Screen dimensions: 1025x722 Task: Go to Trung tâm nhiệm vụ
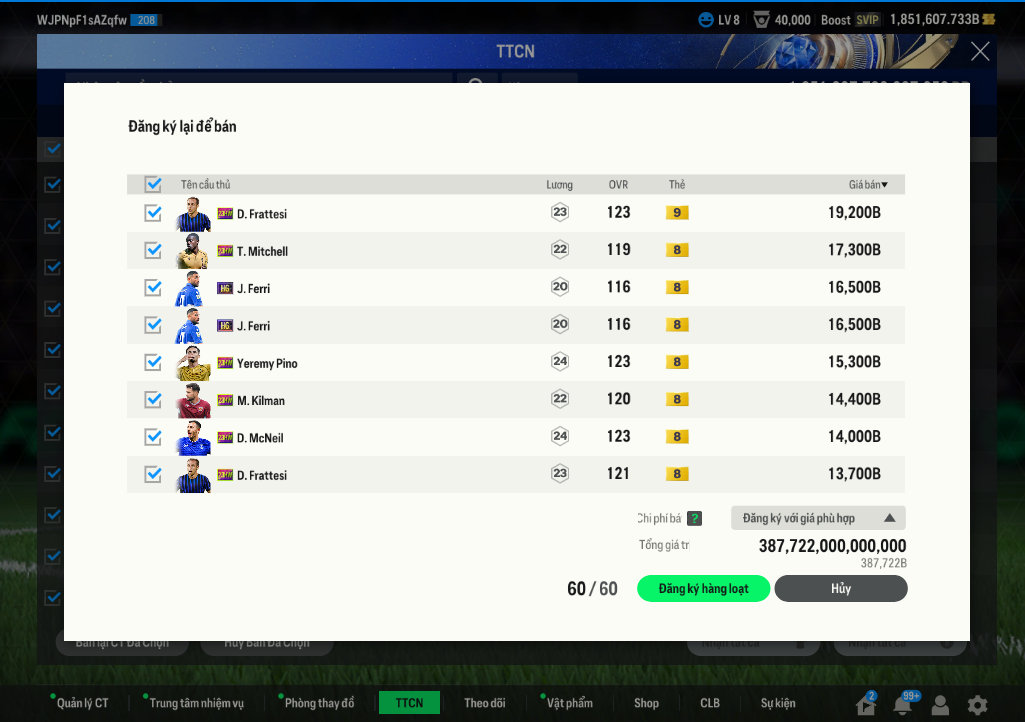196,703
